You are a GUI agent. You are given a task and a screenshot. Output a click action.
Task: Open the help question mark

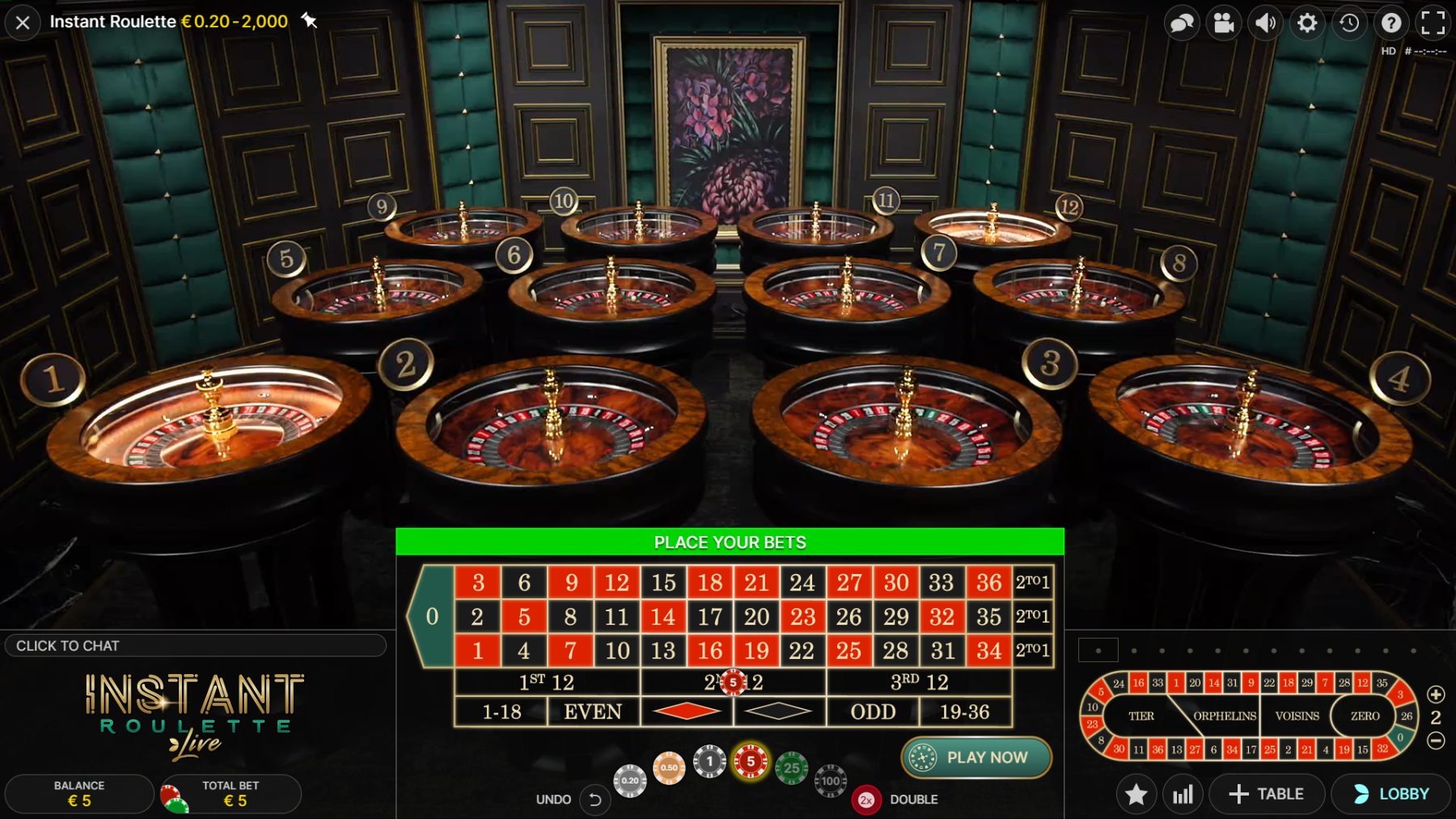pyautogui.click(x=1391, y=23)
